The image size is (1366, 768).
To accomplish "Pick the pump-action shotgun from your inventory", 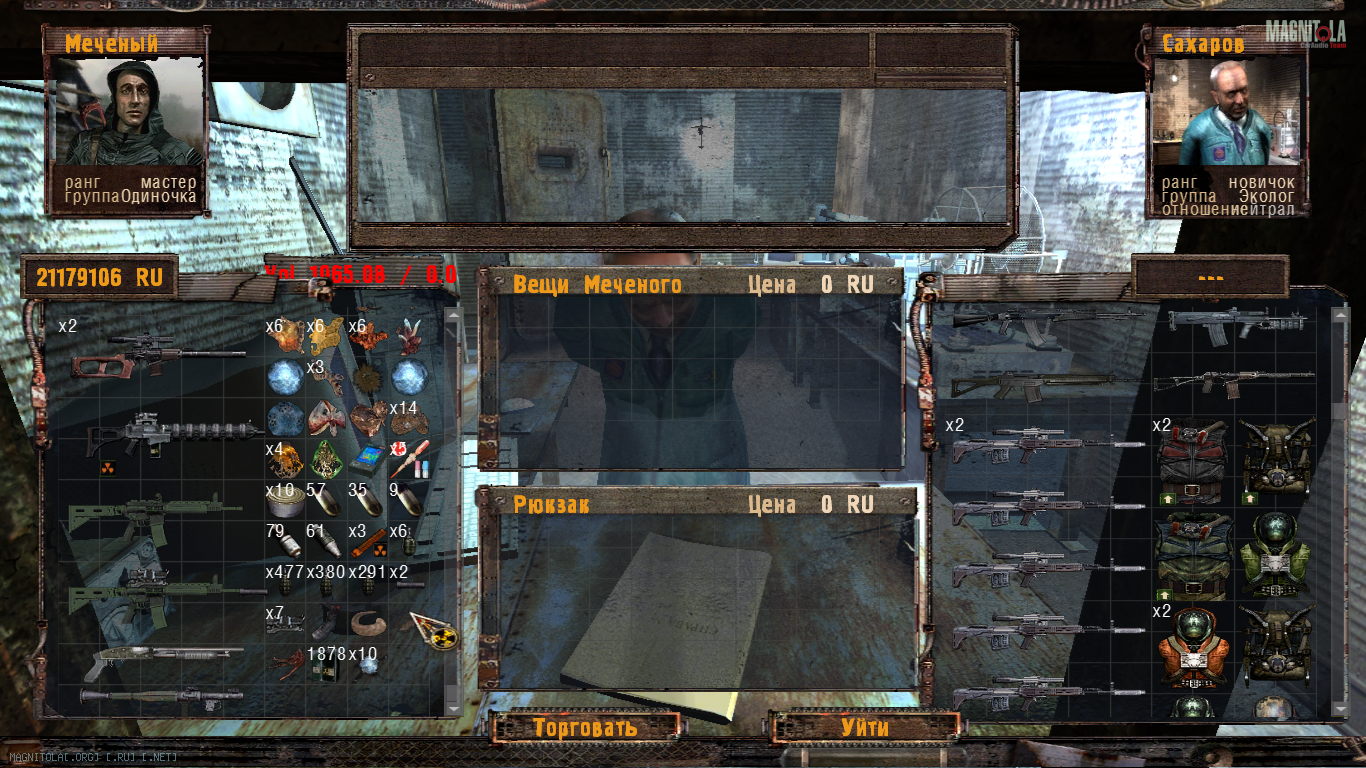I will [155, 656].
